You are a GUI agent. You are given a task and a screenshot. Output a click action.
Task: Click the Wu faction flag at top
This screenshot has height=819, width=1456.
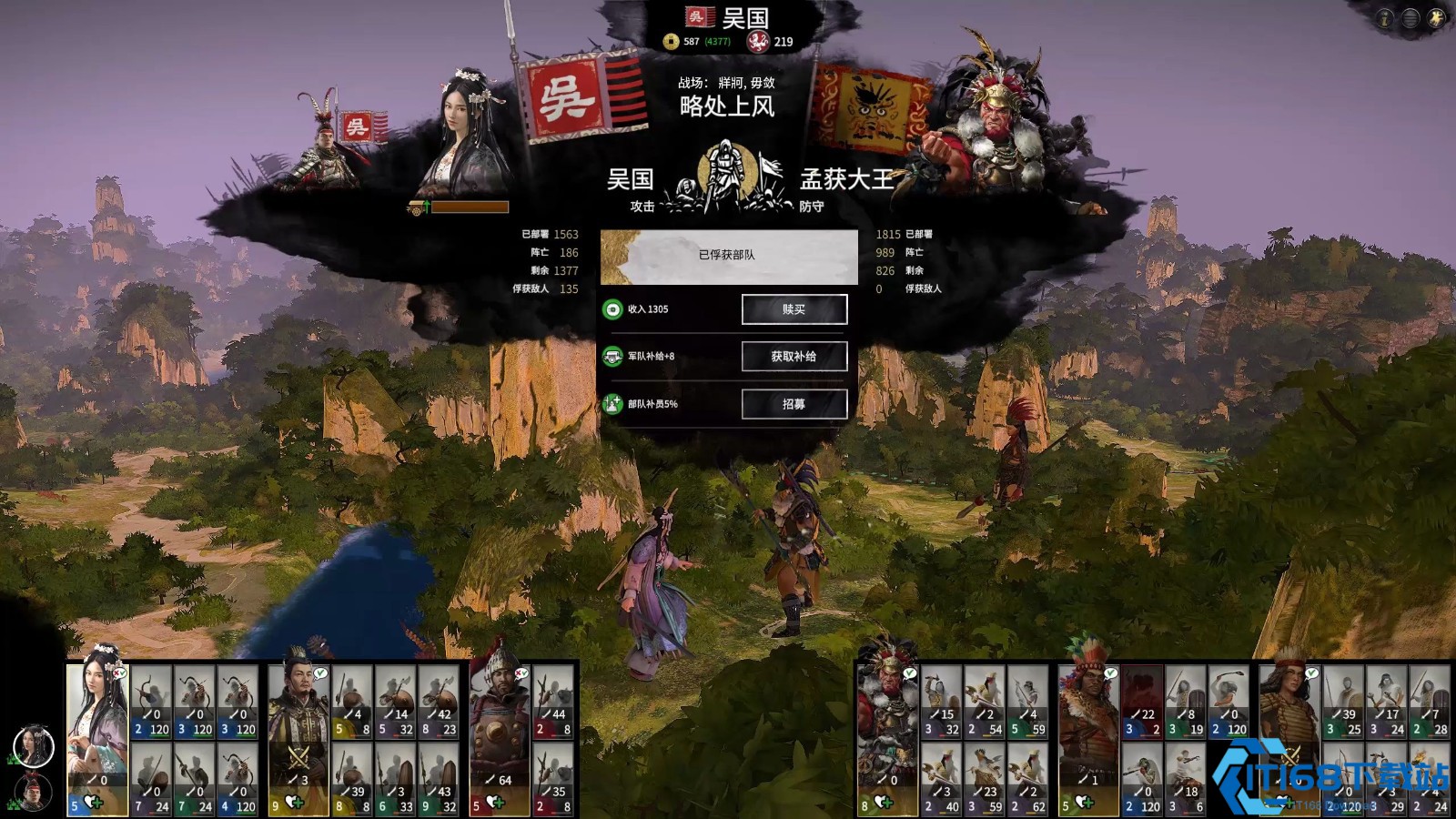tap(699, 16)
